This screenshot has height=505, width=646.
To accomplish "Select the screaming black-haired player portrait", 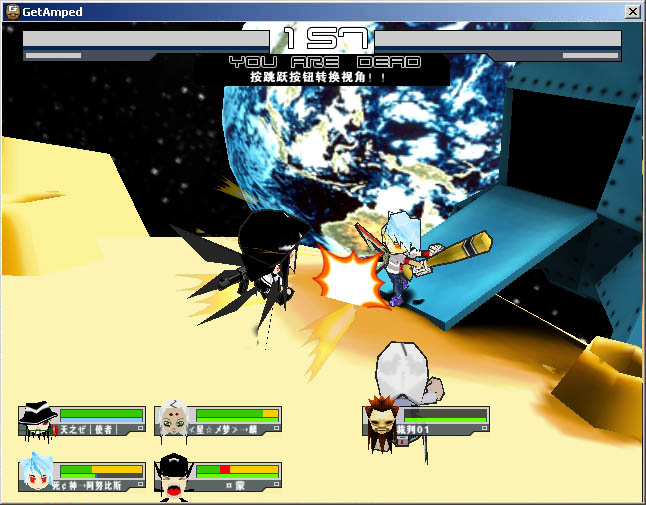I will (x=174, y=475).
